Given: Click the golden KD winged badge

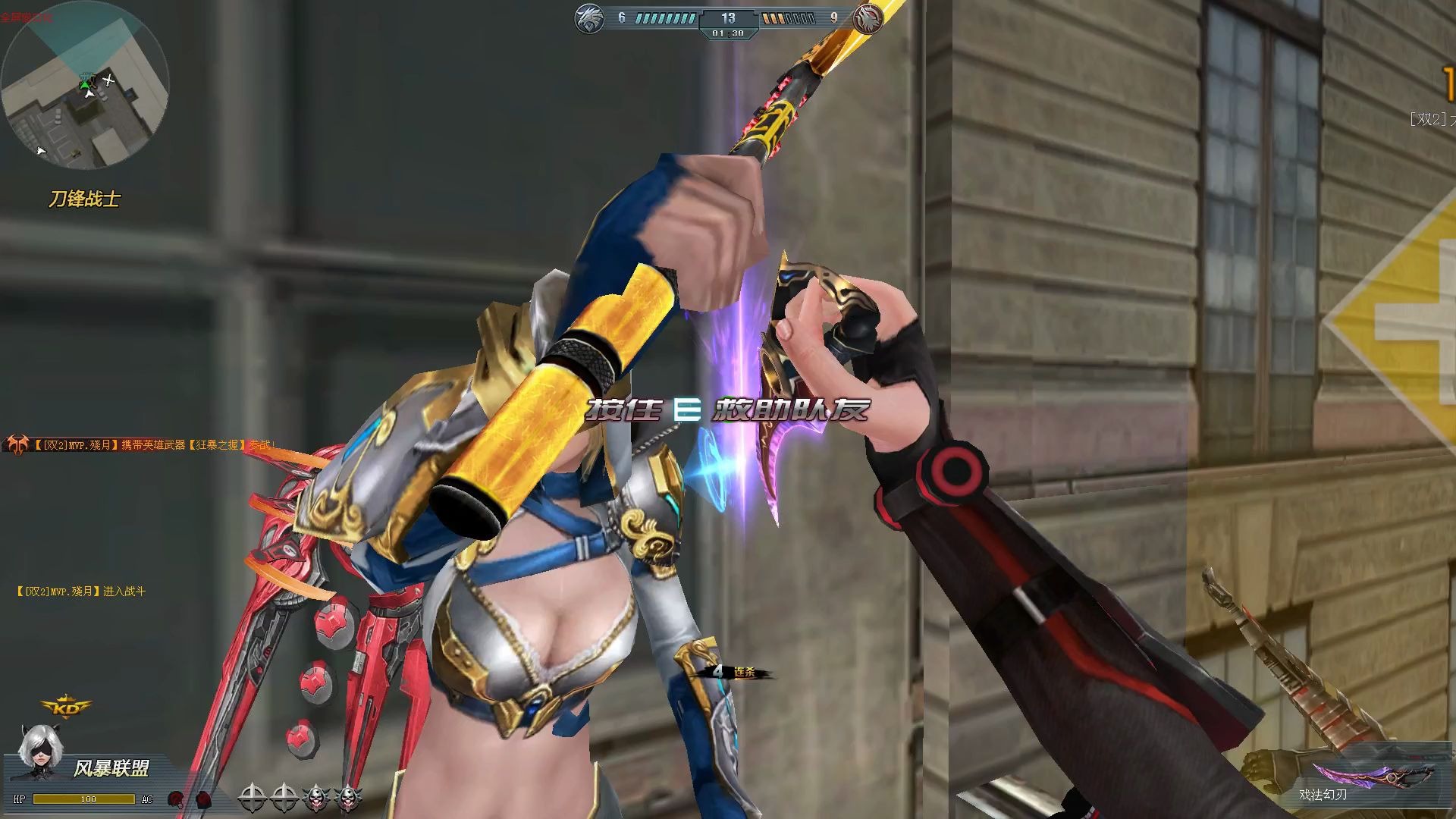Looking at the screenshot, I should pyautogui.click(x=65, y=707).
